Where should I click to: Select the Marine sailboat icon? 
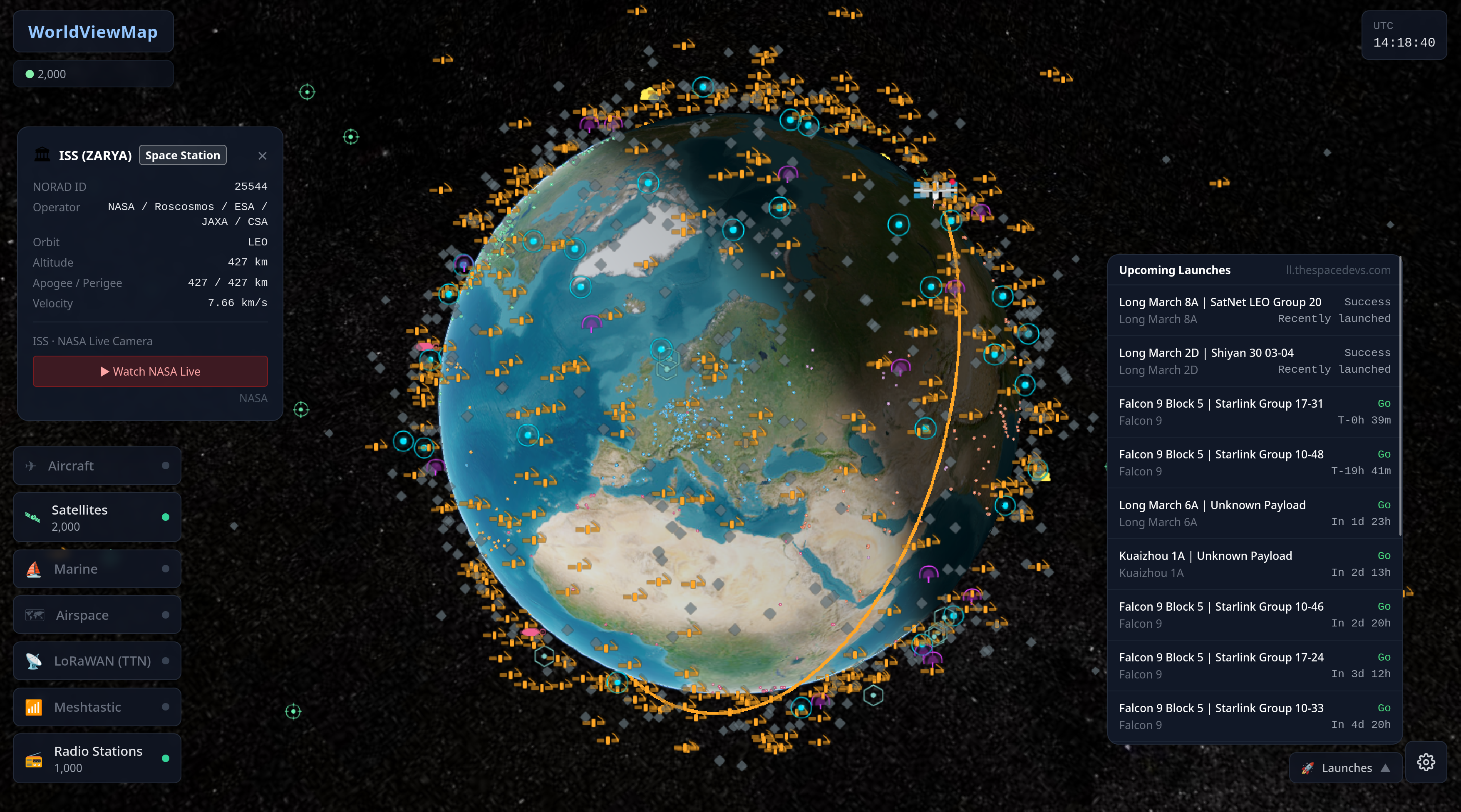point(34,569)
